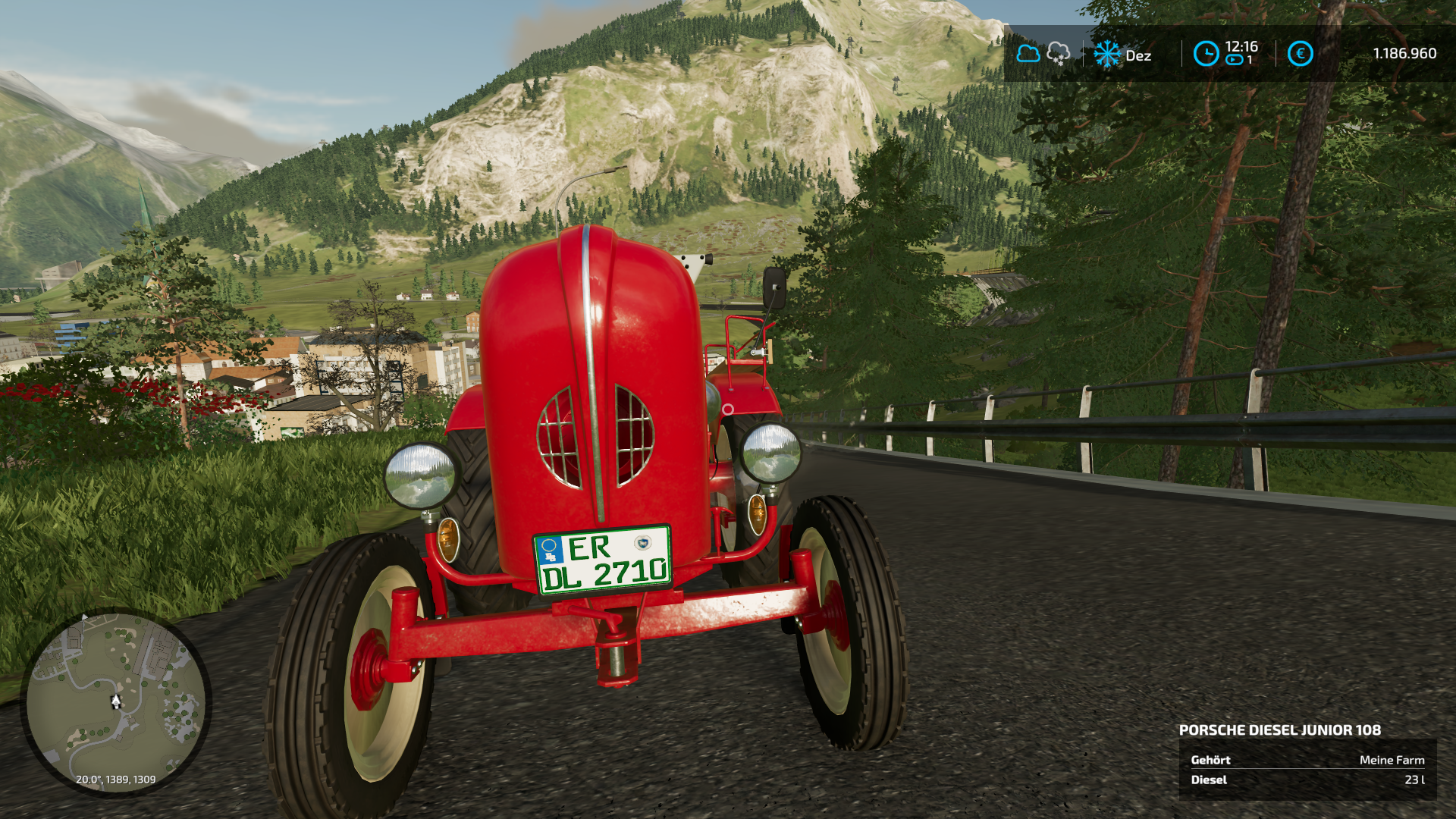The image size is (1456, 819).
Task: Open the circular minimap
Action: 115,701
